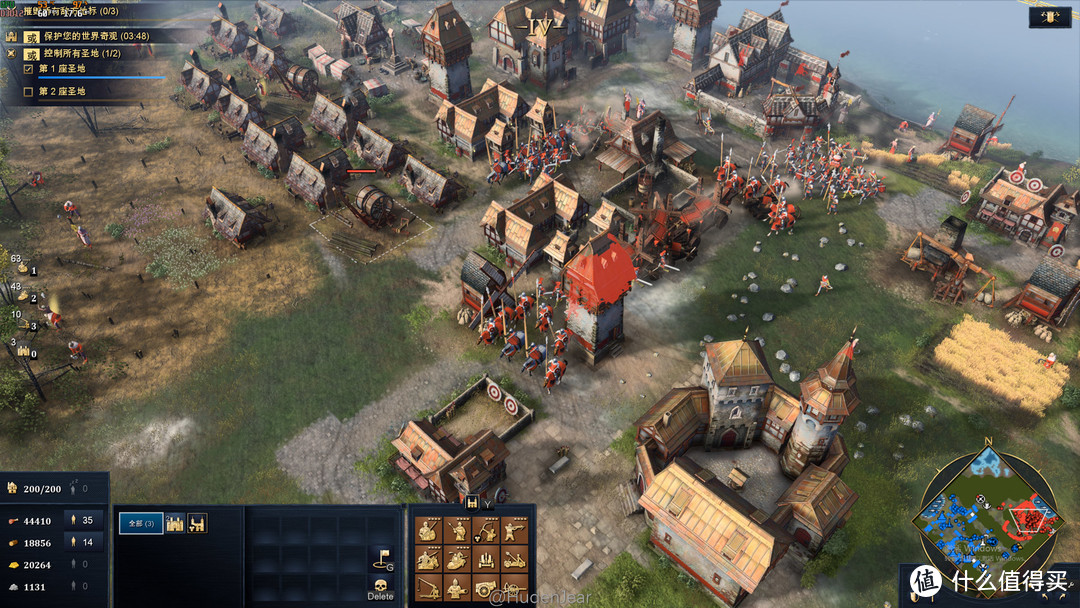The image size is (1080, 608).
Task: Select the first sacred site objective 第1座圣地
Action: [x=62, y=69]
